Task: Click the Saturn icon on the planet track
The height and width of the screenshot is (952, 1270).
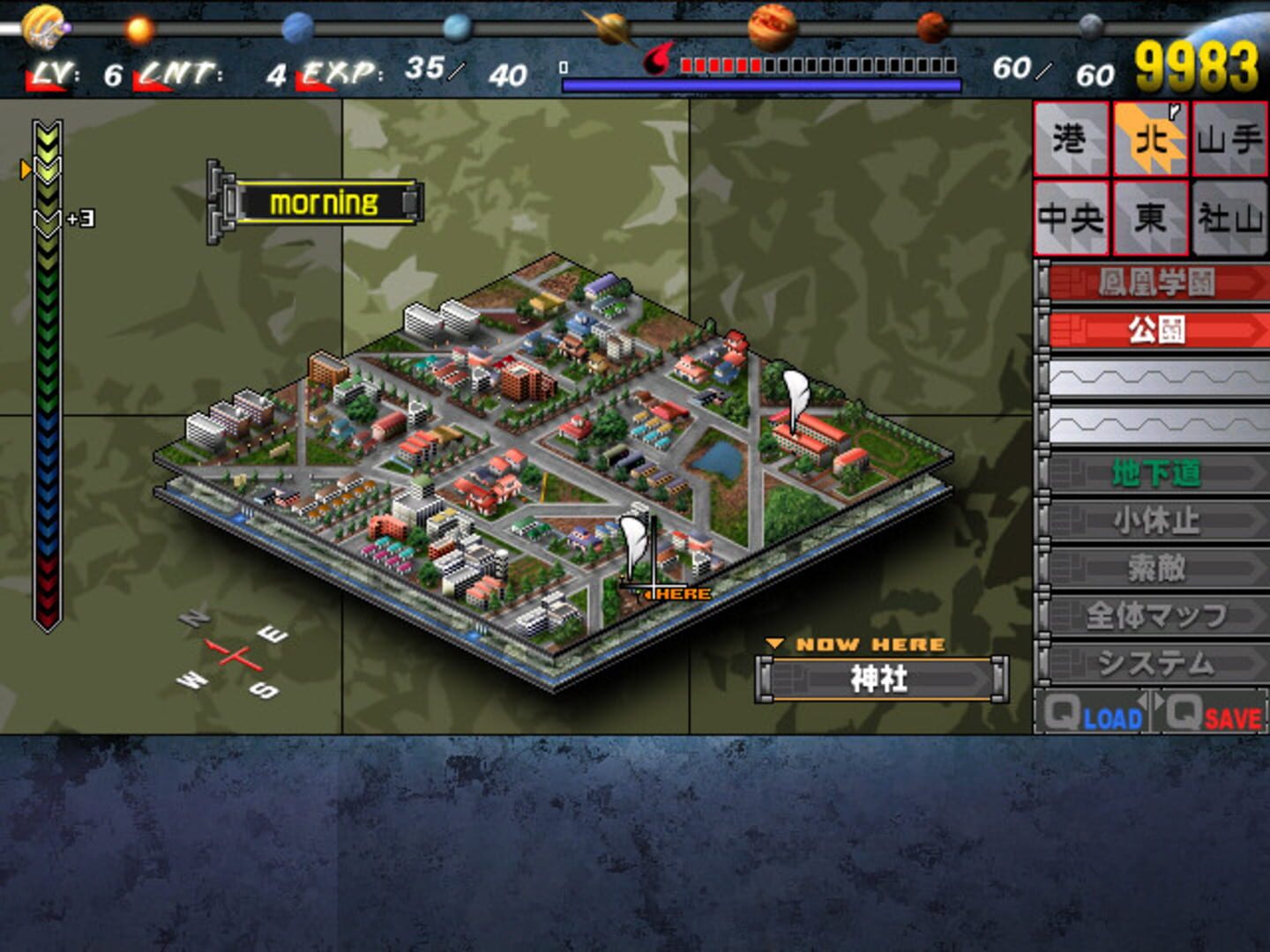Action: tap(615, 26)
